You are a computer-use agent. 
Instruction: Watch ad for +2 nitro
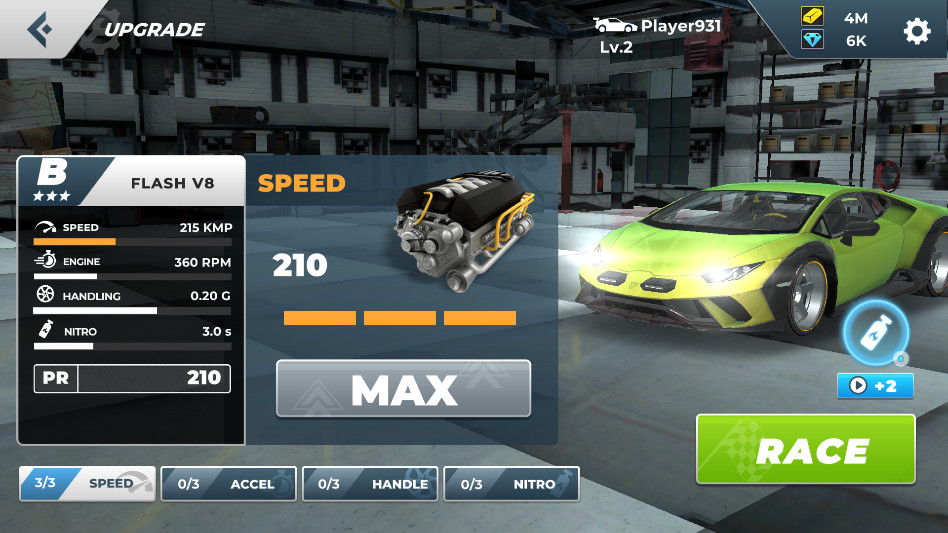(x=875, y=385)
